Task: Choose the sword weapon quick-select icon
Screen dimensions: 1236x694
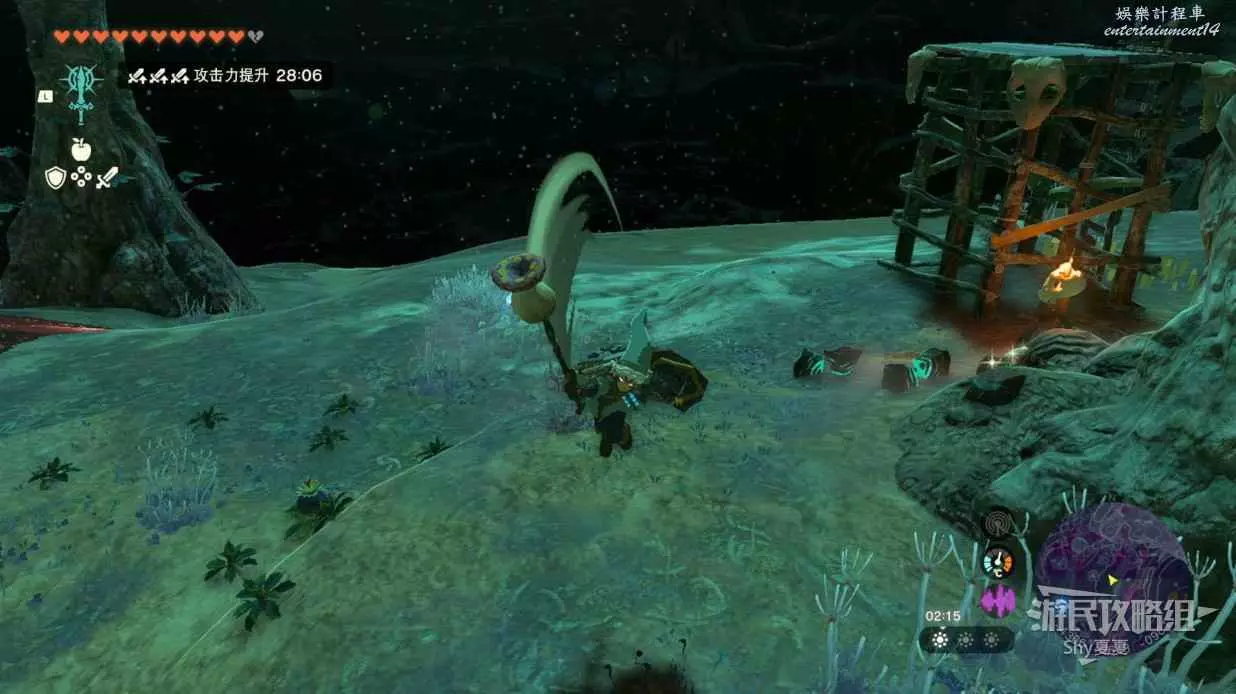Action: pos(106,178)
